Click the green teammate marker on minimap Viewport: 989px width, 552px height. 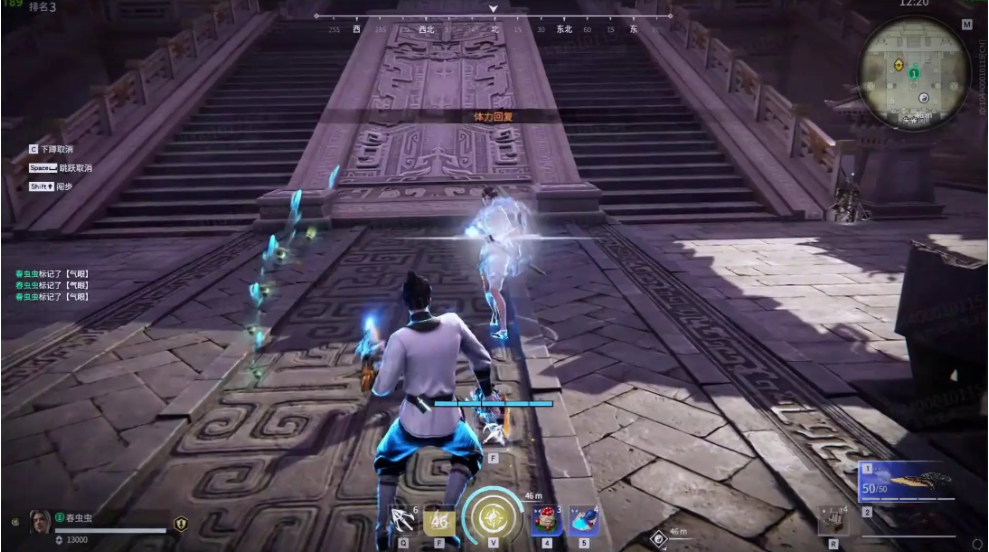[913, 72]
